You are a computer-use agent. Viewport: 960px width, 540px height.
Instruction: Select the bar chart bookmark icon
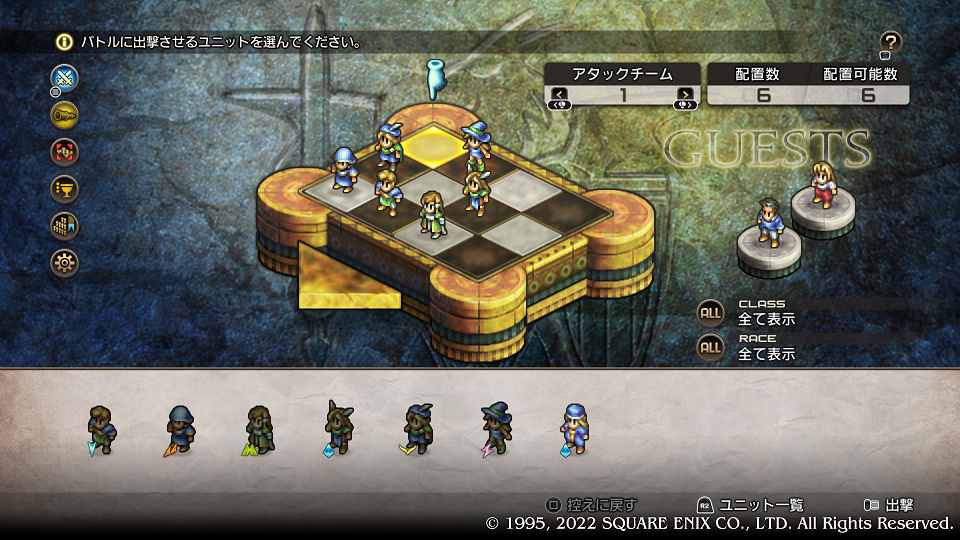64,226
